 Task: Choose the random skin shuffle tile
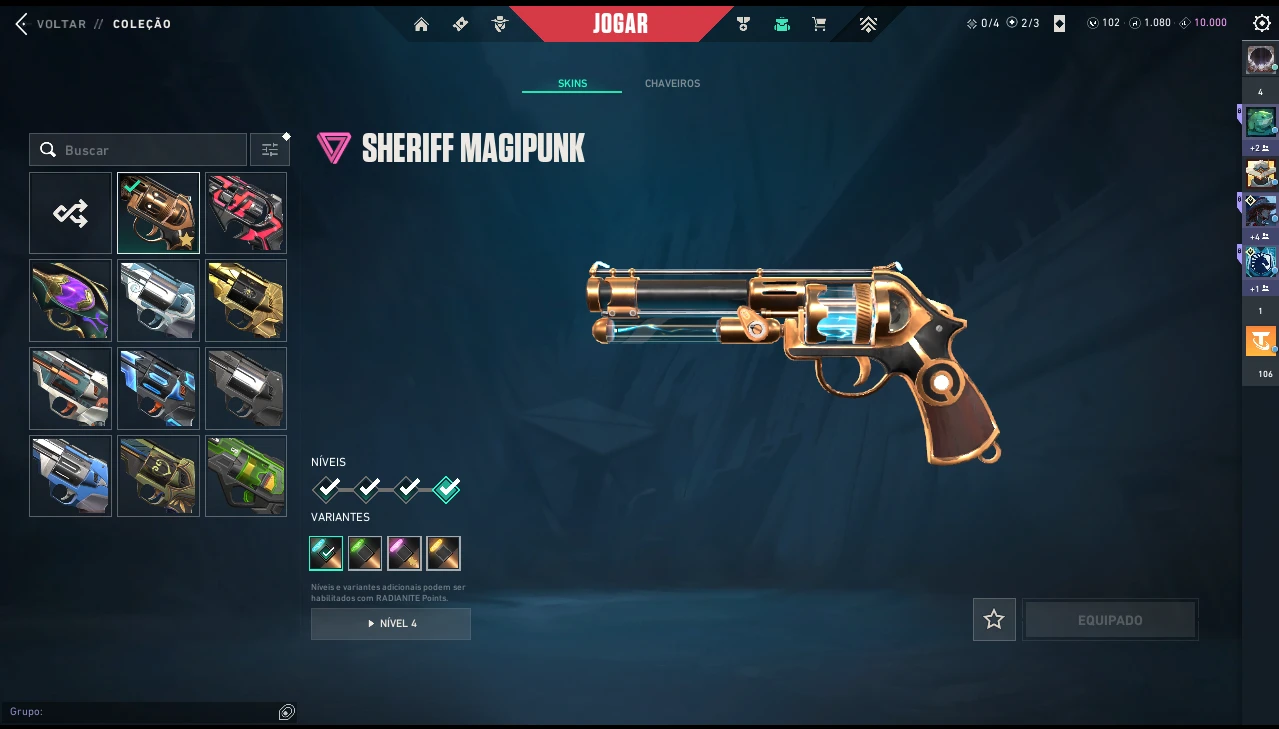(71, 213)
